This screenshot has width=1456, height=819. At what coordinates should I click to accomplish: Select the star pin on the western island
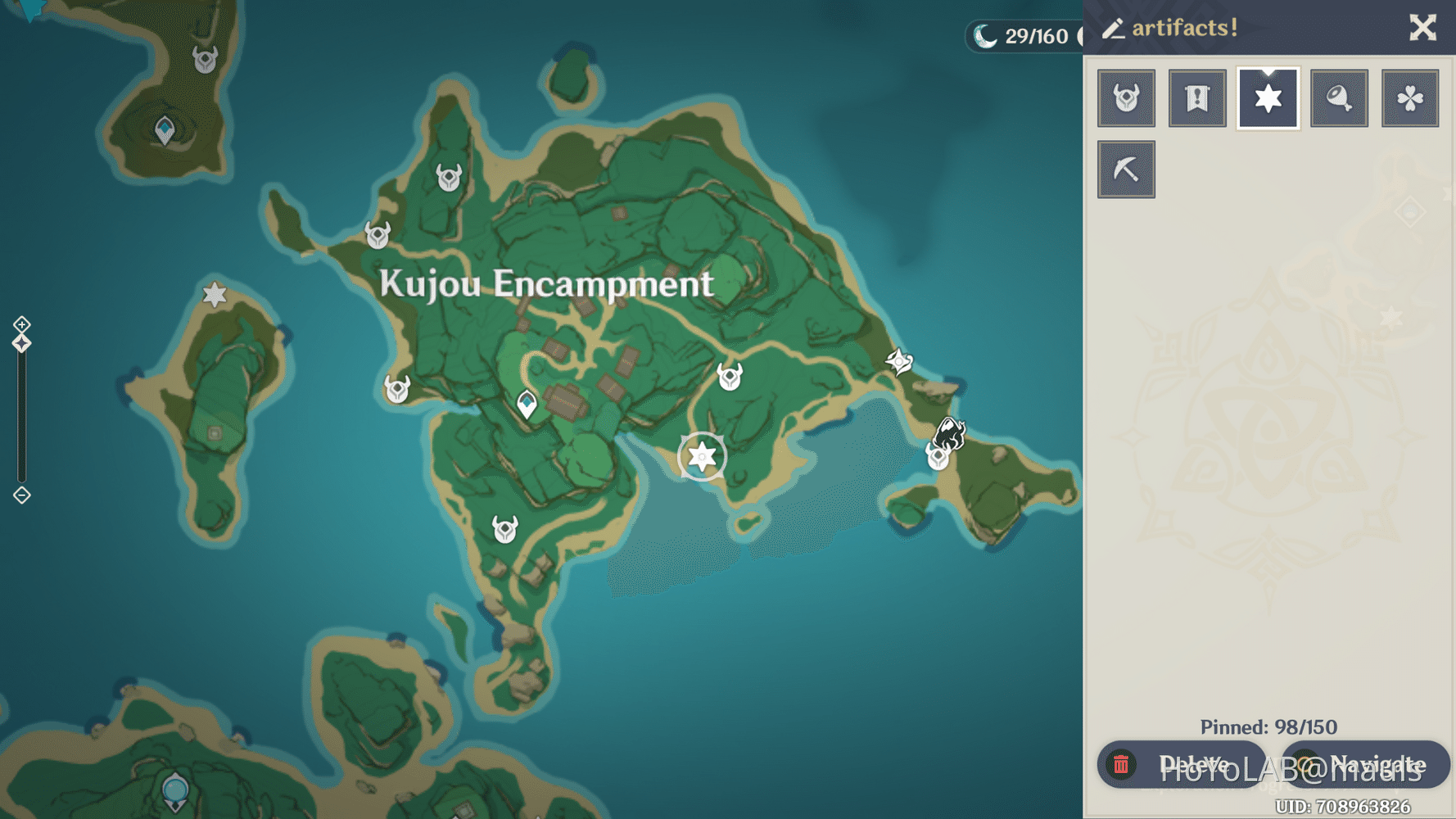point(214,292)
